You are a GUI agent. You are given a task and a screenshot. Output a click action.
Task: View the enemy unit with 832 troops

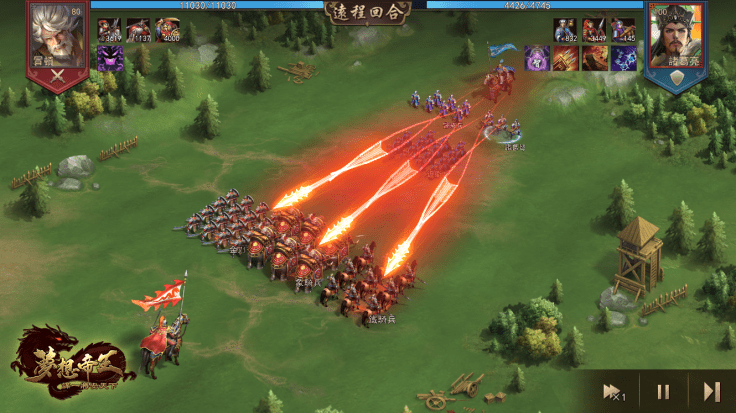566,31
